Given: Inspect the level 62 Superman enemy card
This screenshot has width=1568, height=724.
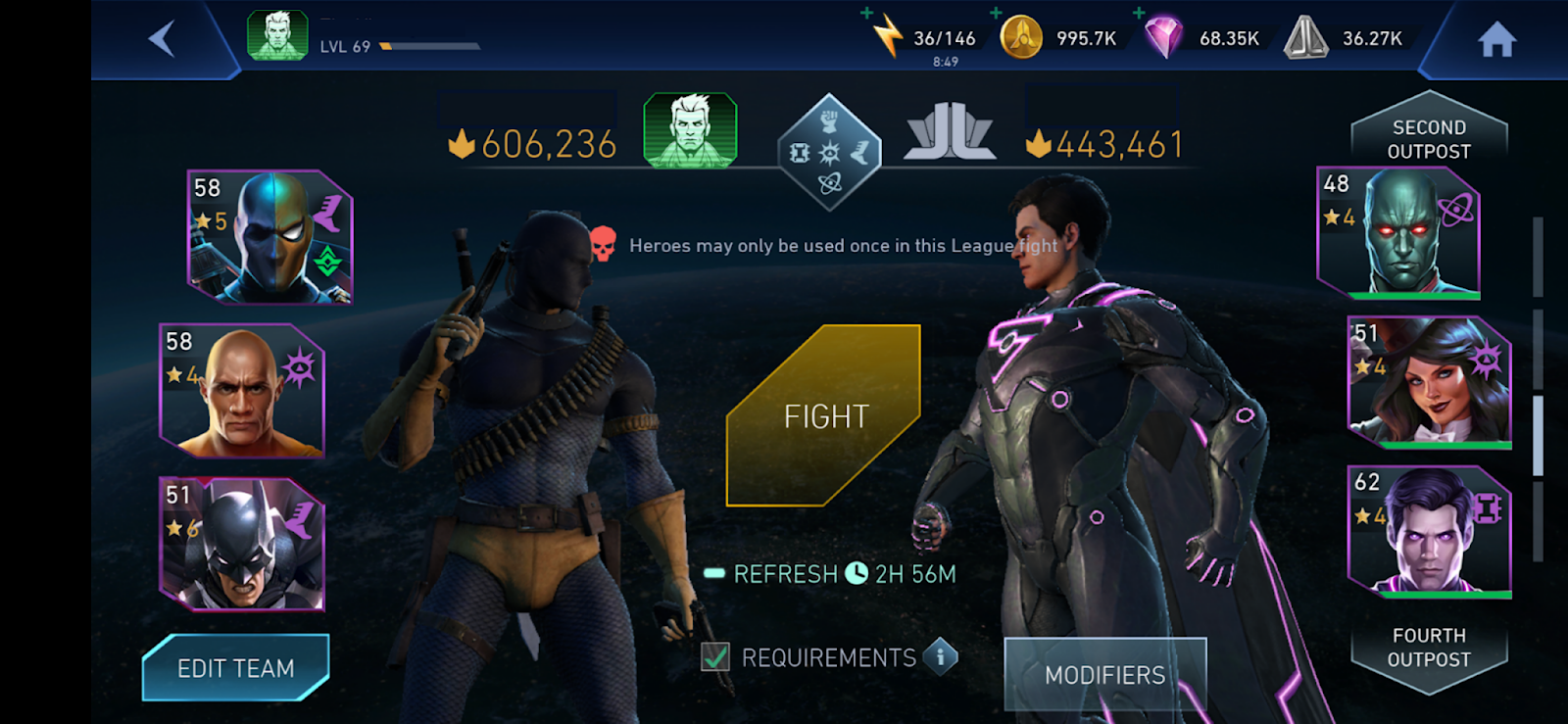Looking at the screenshot, I should (1430, 532).
